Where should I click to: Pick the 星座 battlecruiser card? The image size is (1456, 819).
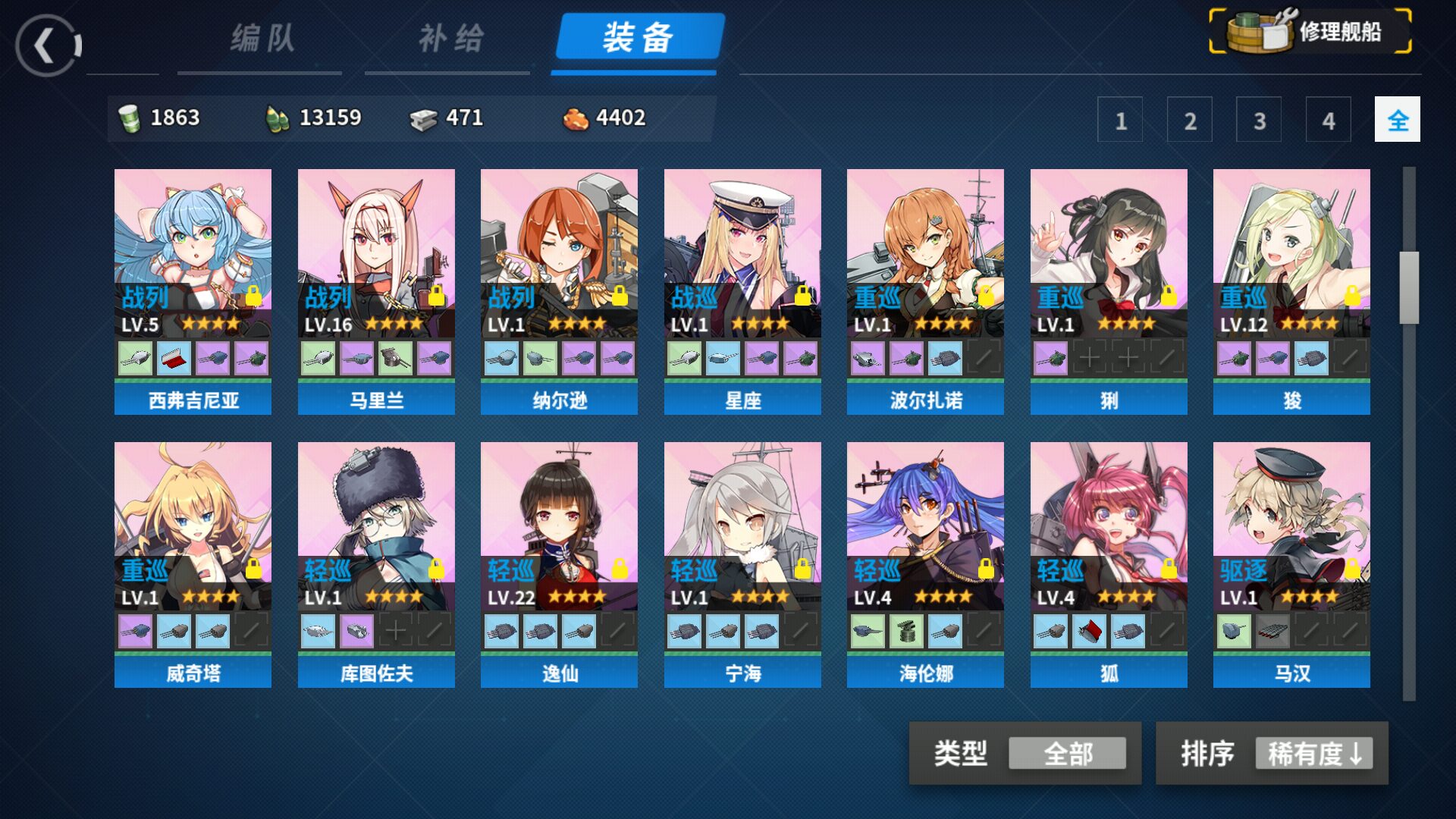742,250
